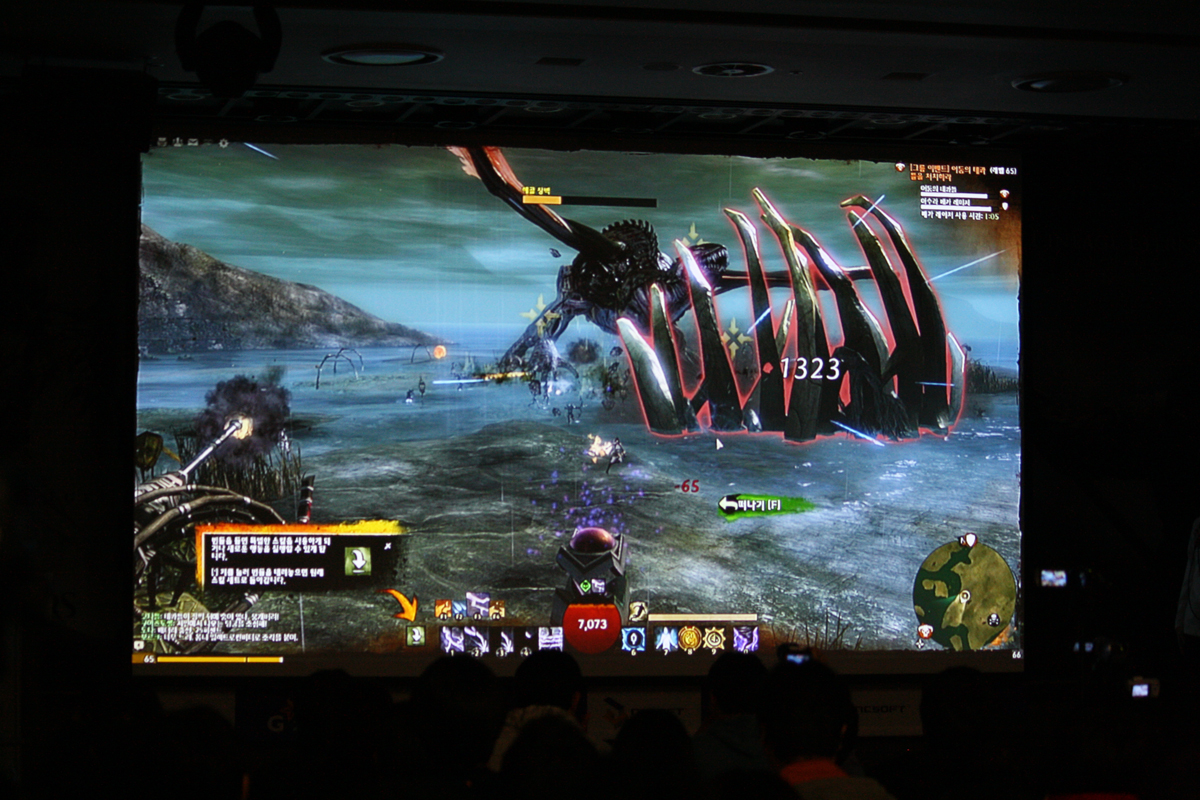Click the green Leave interact prompt button
The width and height of the screenshot is (1200, 800).
click(765, 506)
